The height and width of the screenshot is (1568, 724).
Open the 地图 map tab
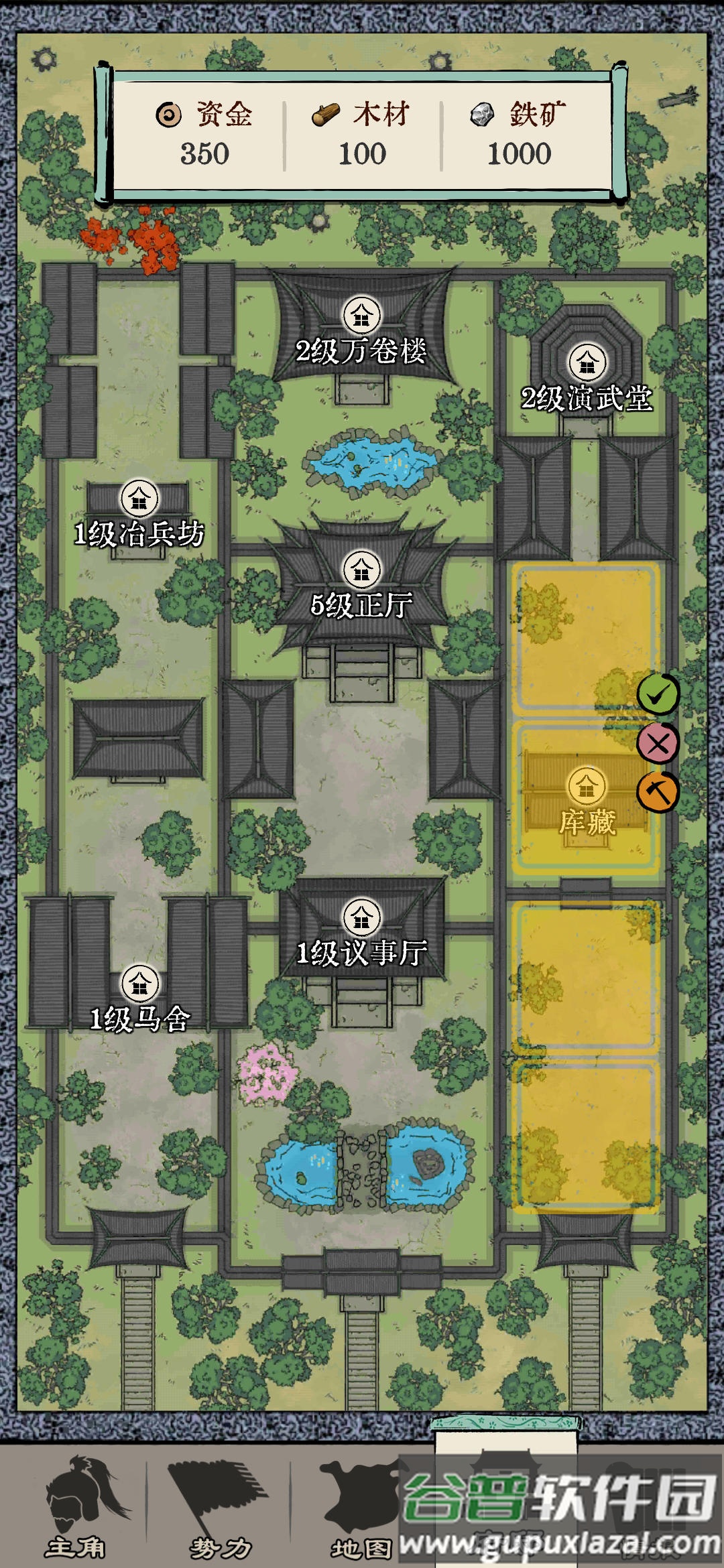(361, 1506)
